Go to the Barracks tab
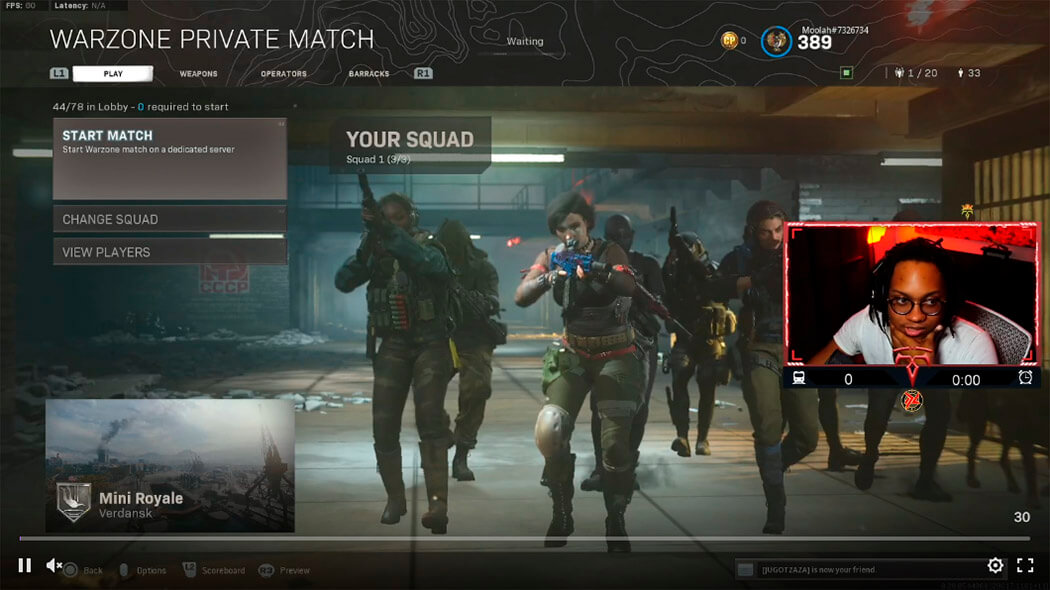 pos(369,74)
